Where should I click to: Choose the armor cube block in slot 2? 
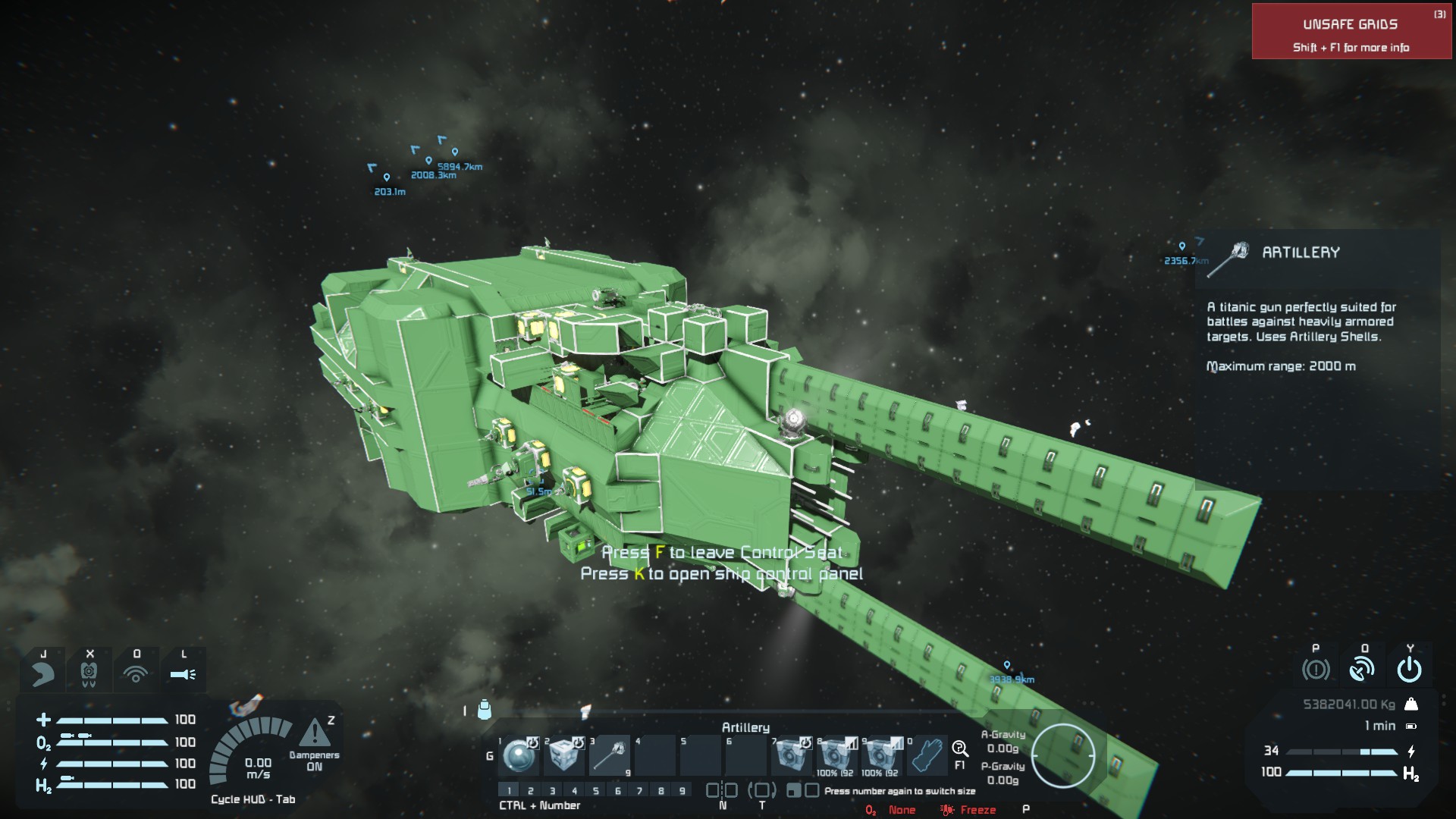pos(564,755)
